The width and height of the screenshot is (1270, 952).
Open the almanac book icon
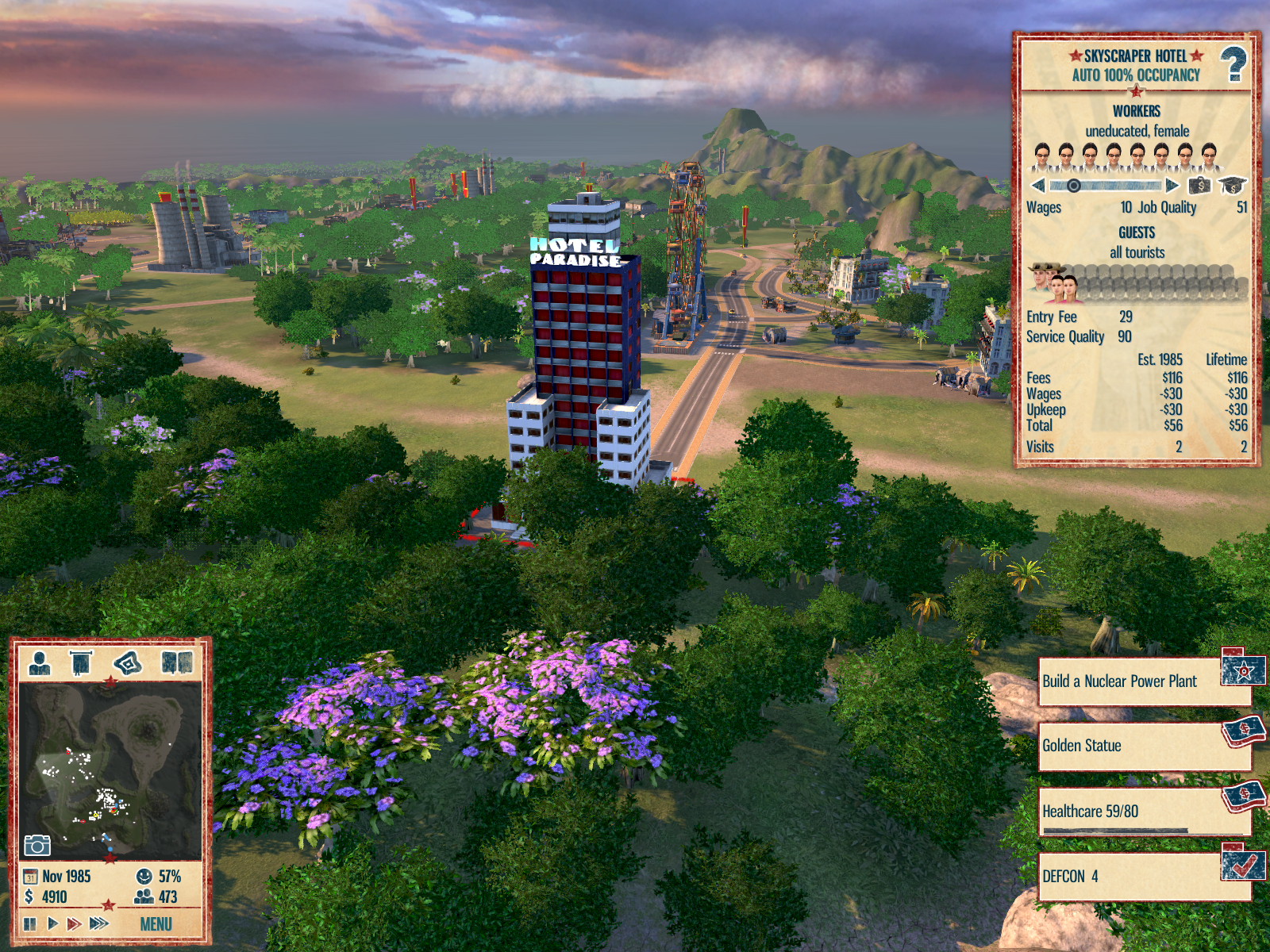click(x=177, y=662)
